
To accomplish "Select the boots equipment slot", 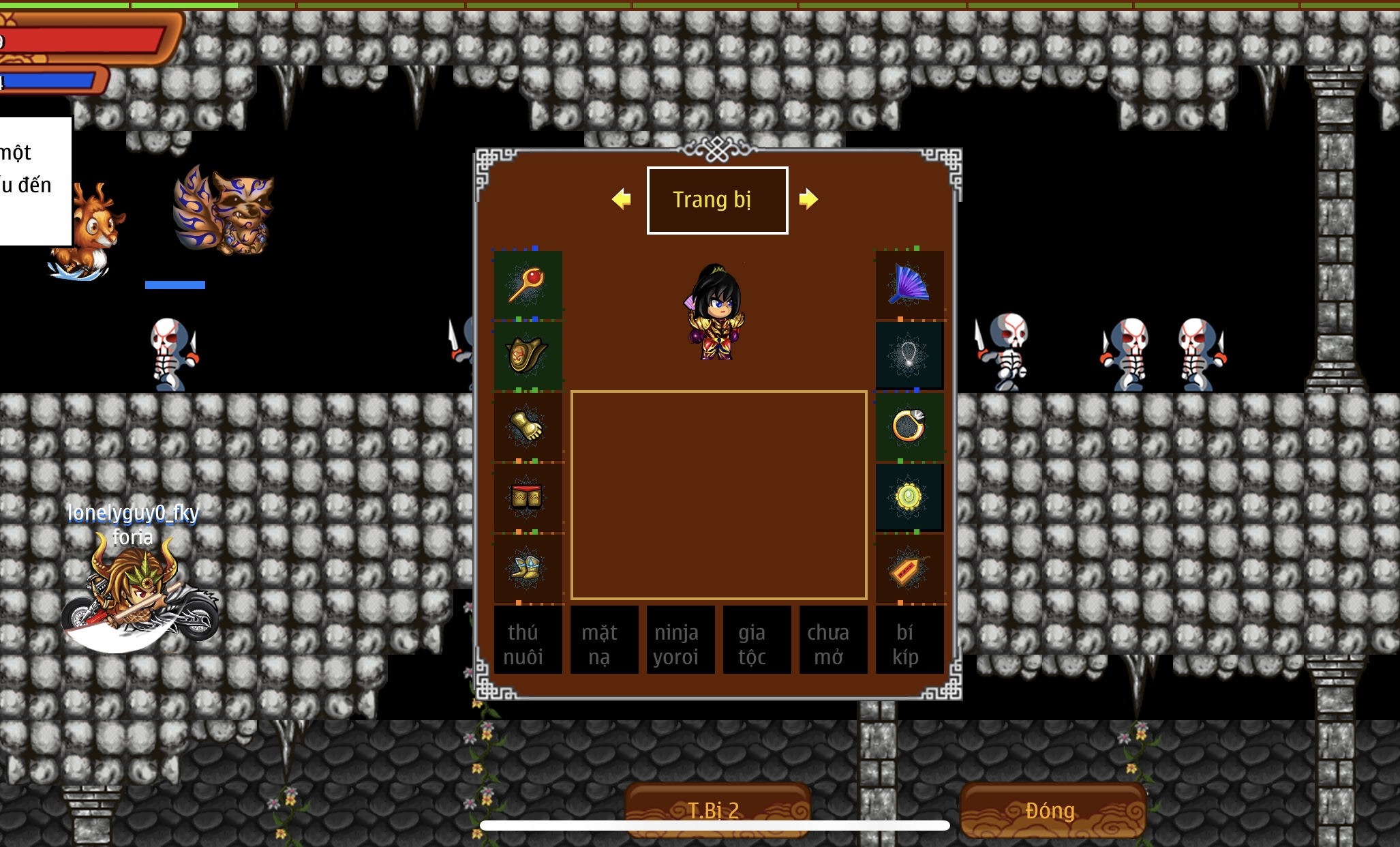I will click(528, 568).
